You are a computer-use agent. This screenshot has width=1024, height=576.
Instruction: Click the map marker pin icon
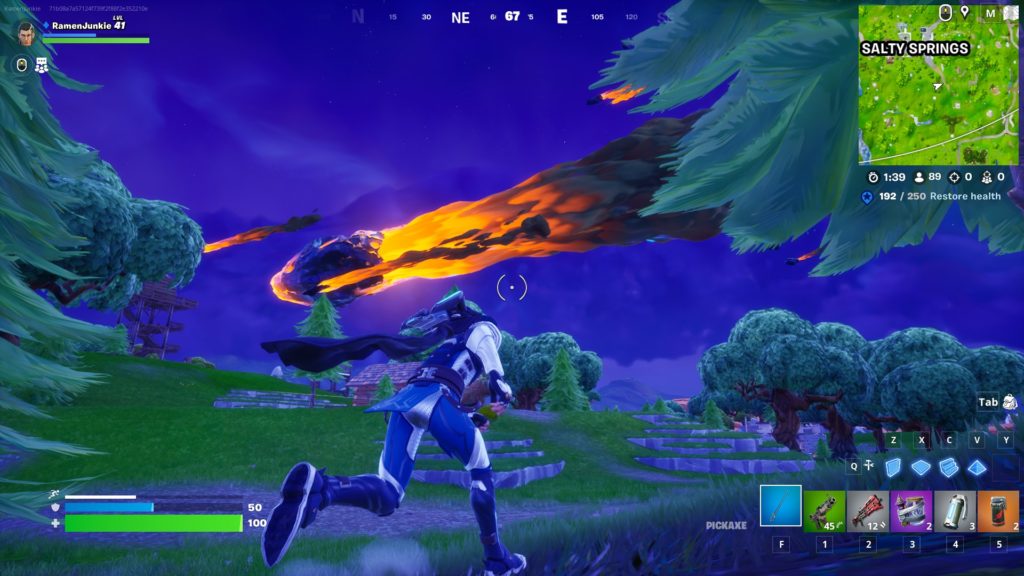pos(964,12)
